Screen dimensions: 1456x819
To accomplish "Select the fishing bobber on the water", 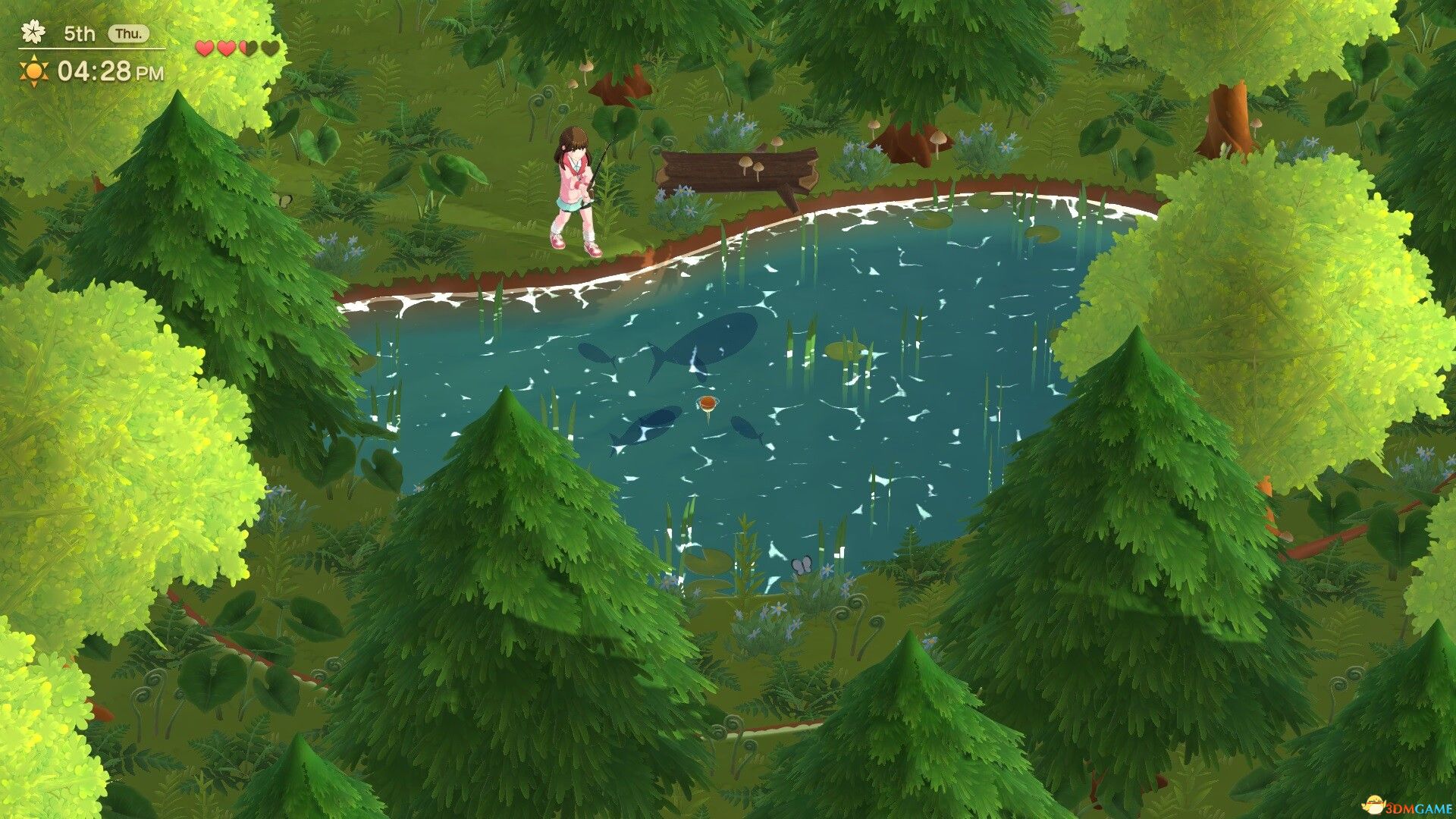I will 708,403.
